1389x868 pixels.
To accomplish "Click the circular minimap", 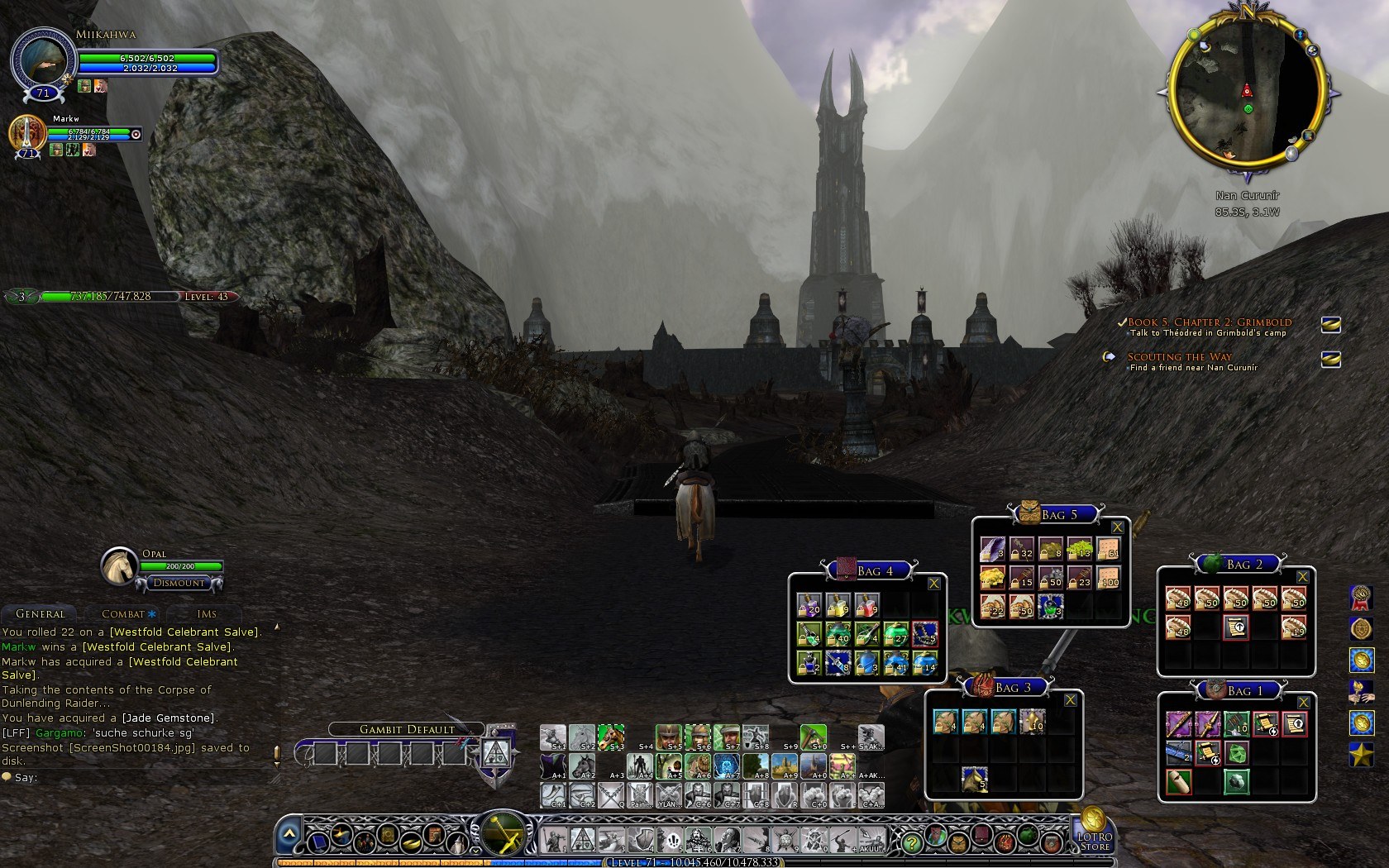I will click(x=1247, y=97).
